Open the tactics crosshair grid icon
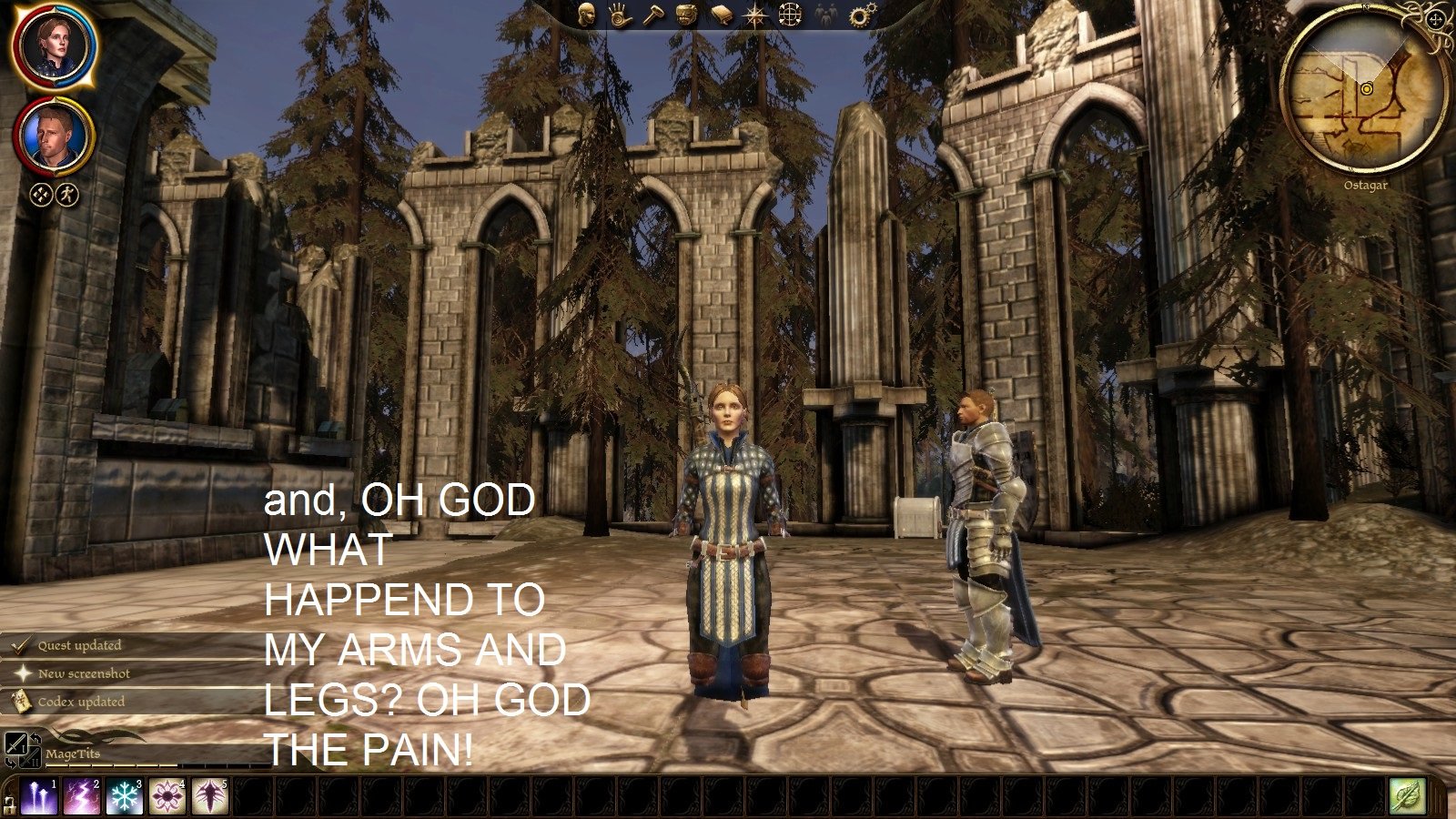 coord(790,15)
